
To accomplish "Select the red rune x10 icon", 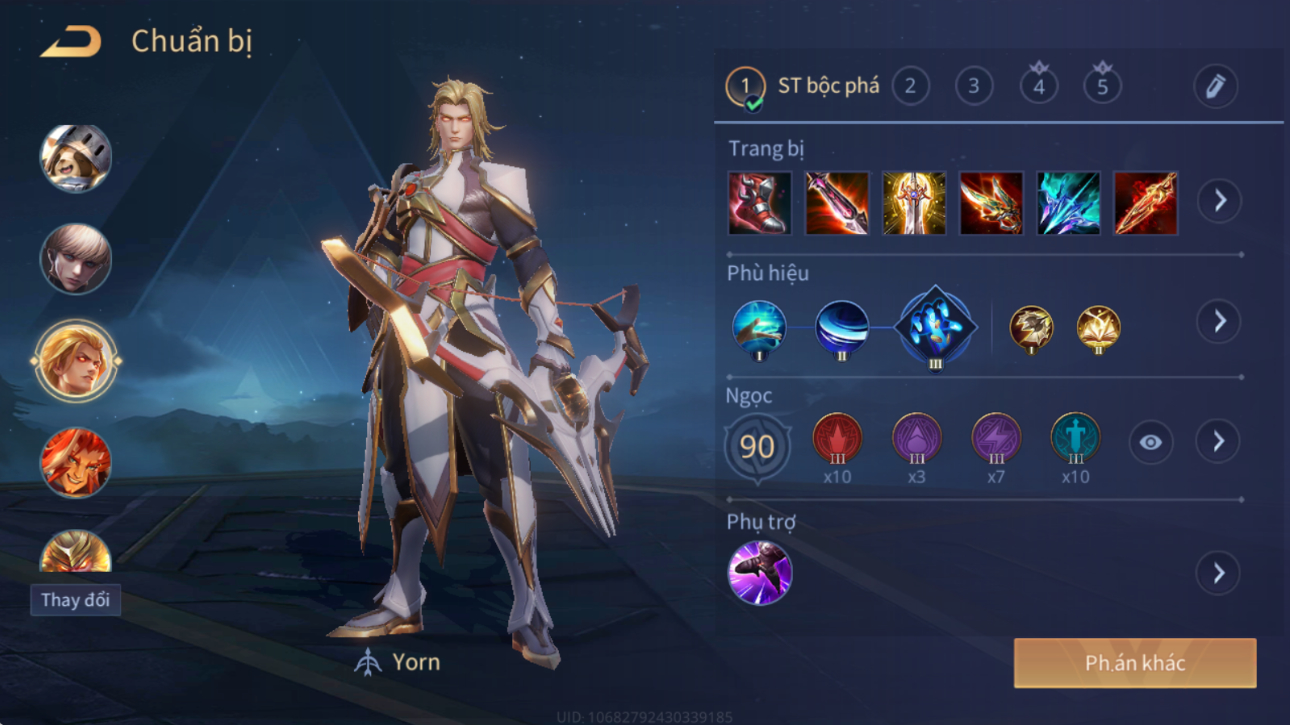I will coord(837,439).
